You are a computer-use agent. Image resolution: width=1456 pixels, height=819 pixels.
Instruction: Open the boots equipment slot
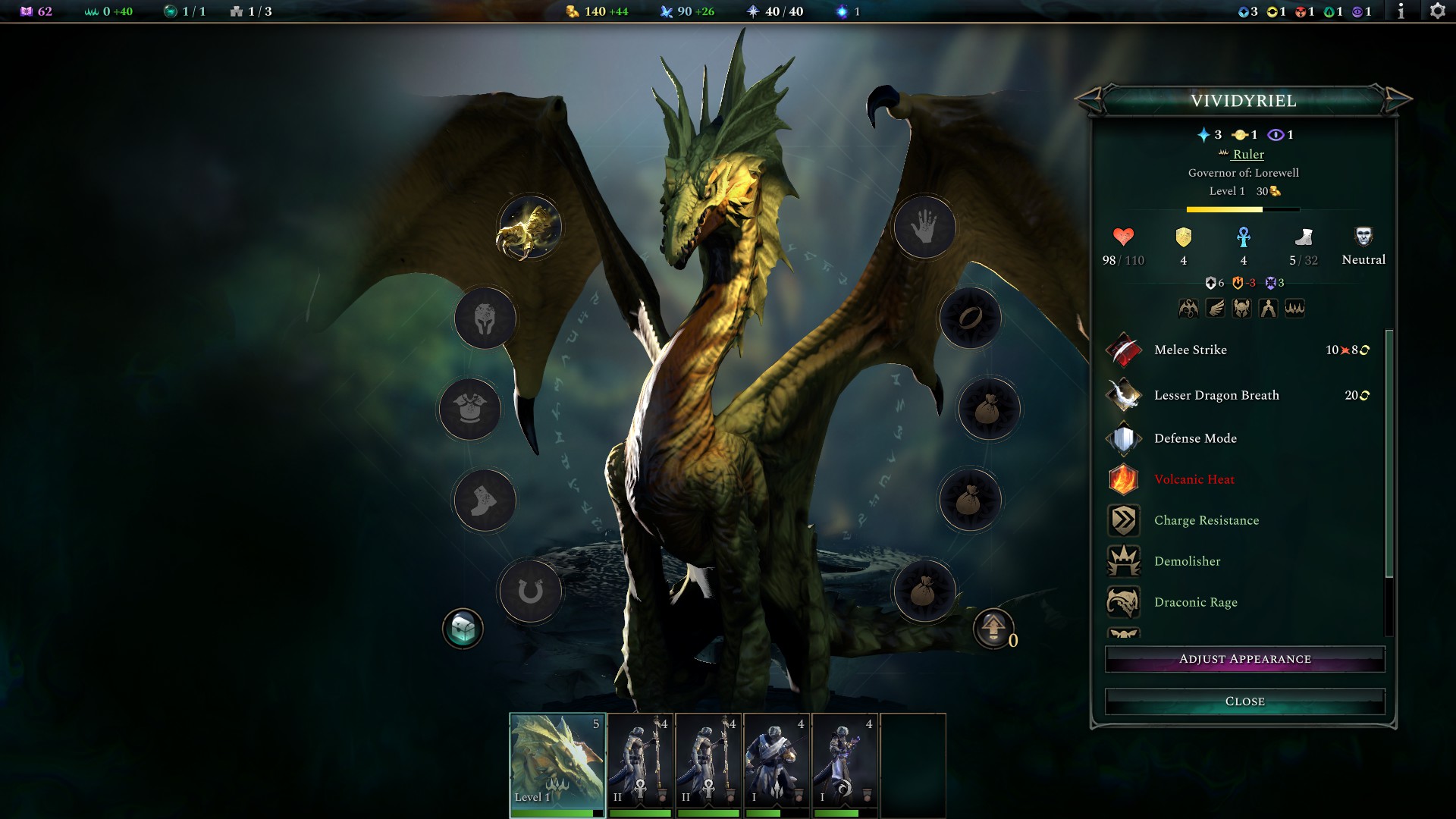point(485,500)
